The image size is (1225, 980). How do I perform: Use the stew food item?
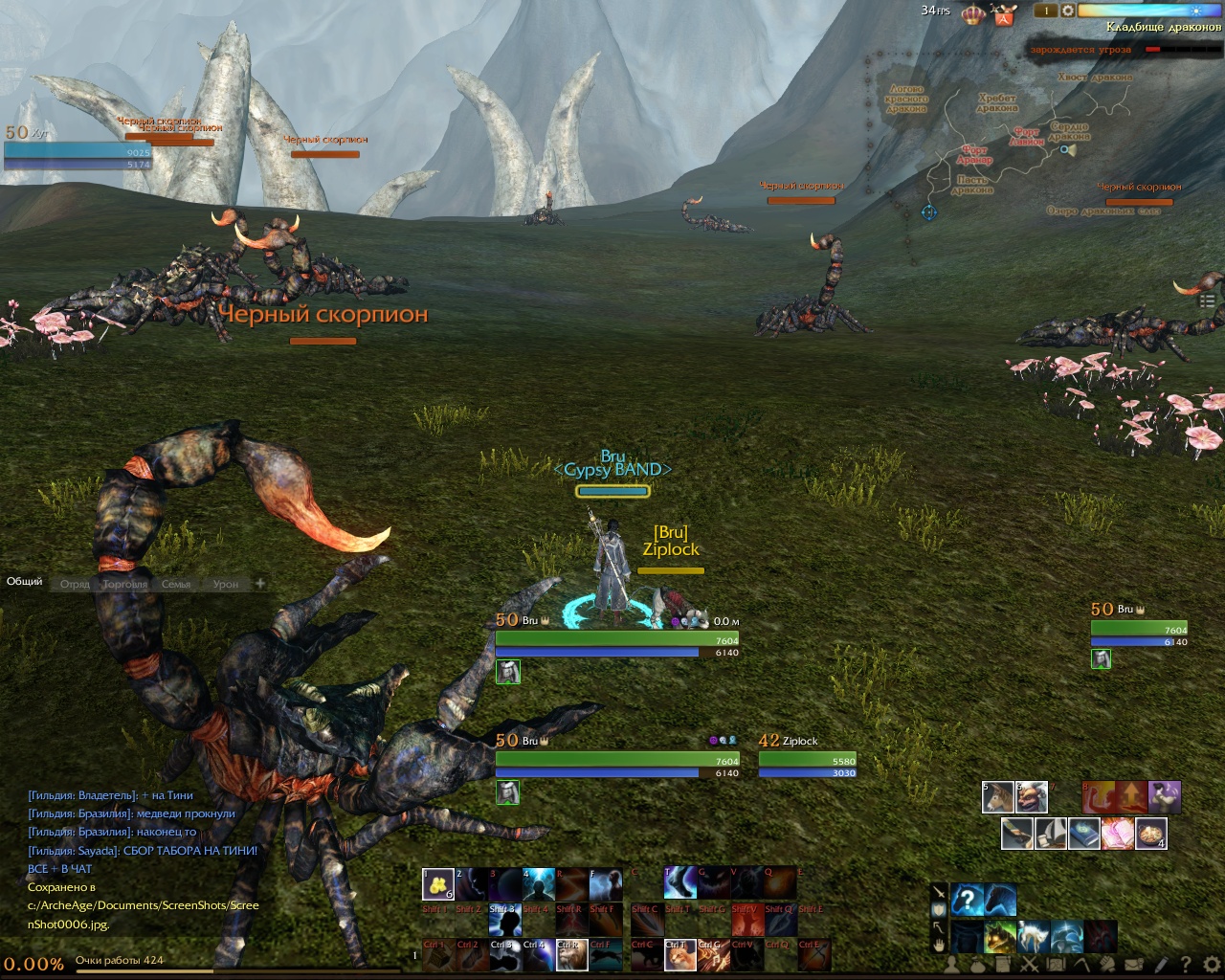[1150, 834]
